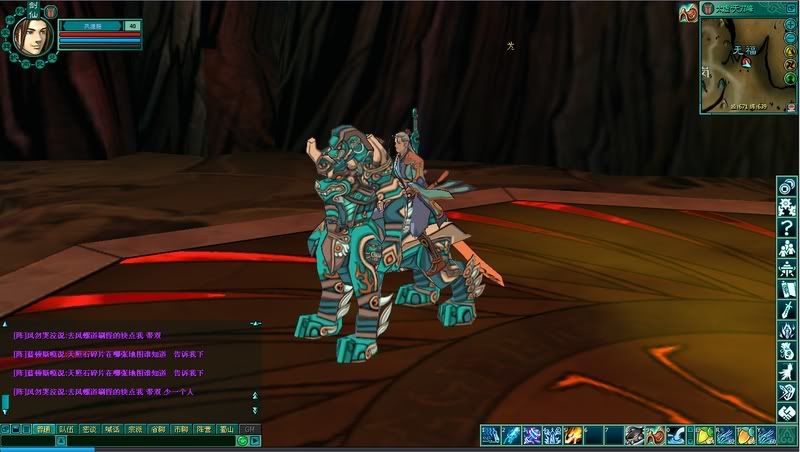Activate the flame burst skill on hotbar
Image resolution: width=800 pixels, height=452 pixels.
point(573,435)
